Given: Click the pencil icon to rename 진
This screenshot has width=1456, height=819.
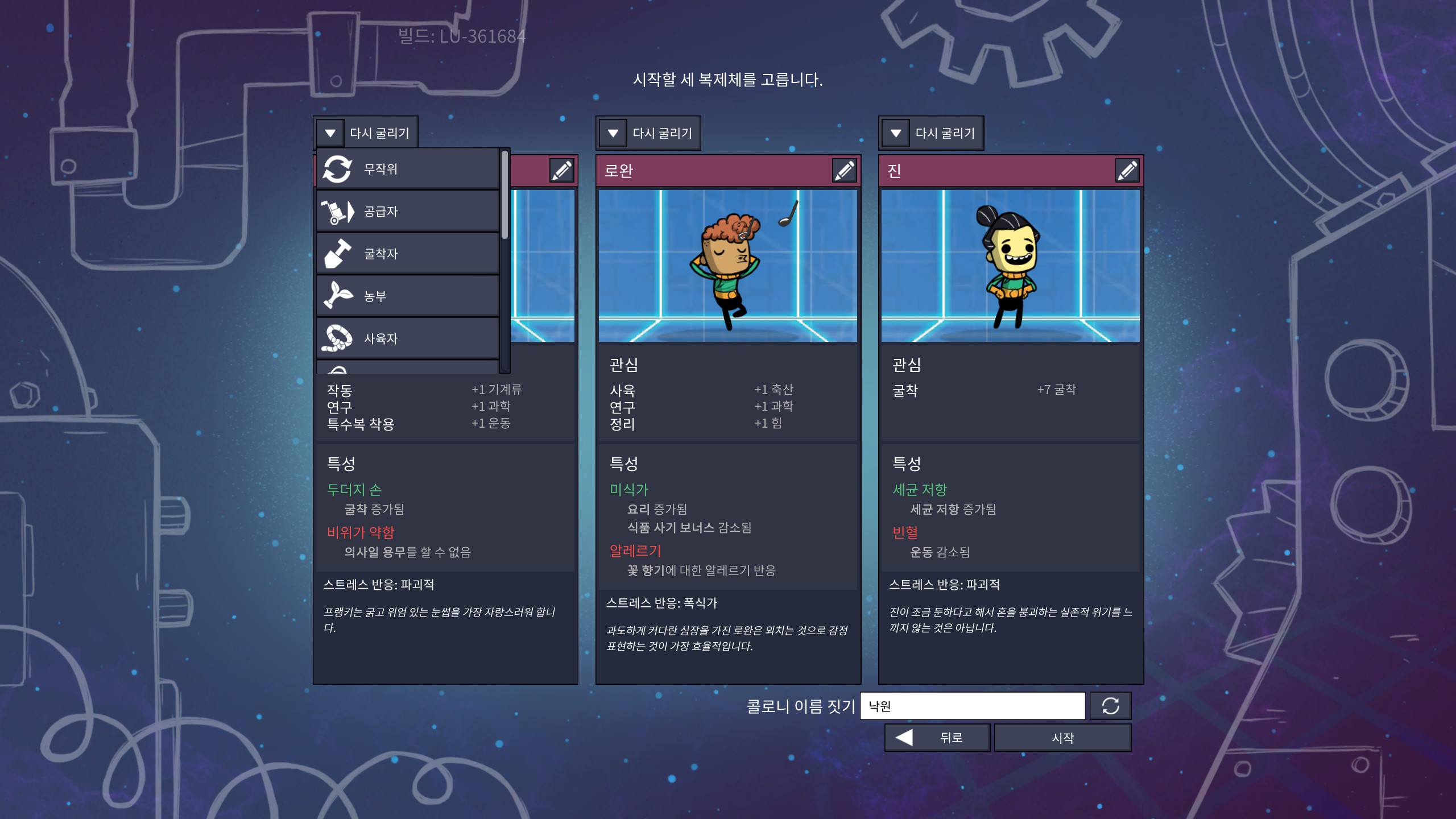Looking at the screenshot, I should point(1126,170).
